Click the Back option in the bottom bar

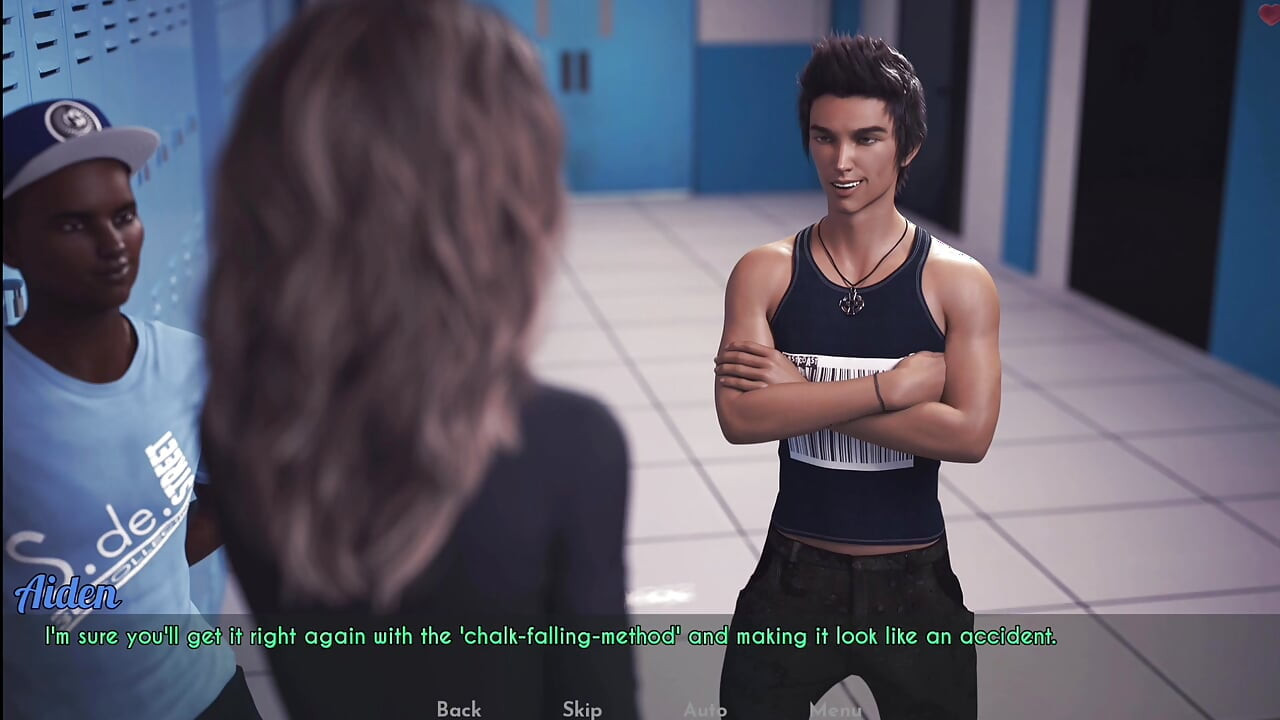pyautogui.click(x=457, y=709)
